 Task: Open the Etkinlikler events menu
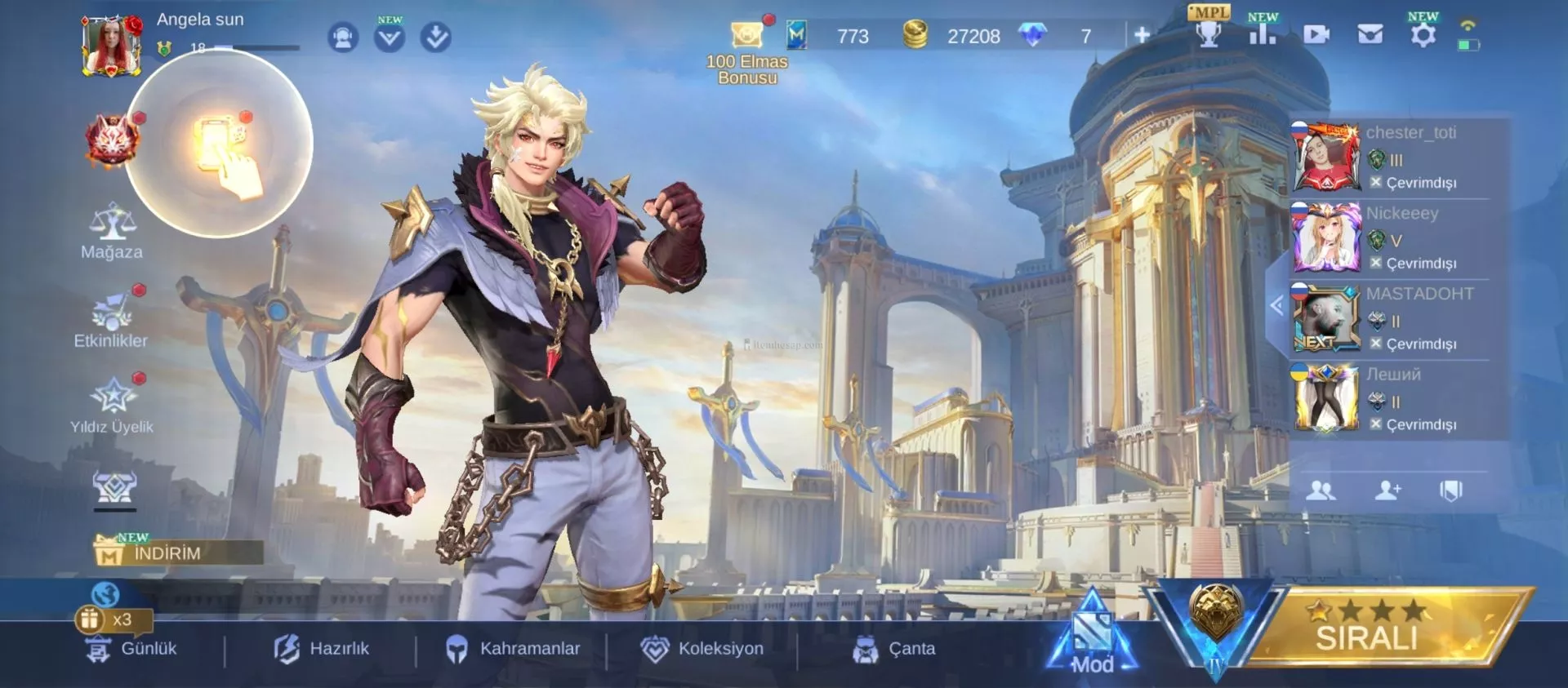[112, 320]
